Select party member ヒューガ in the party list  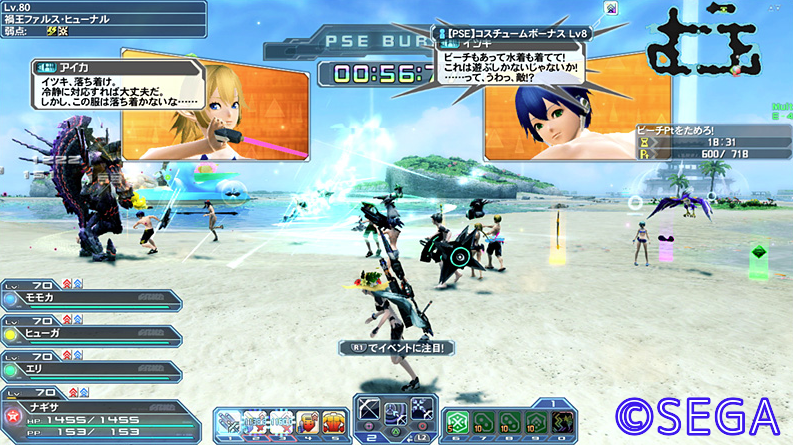(x=90, y=335)
